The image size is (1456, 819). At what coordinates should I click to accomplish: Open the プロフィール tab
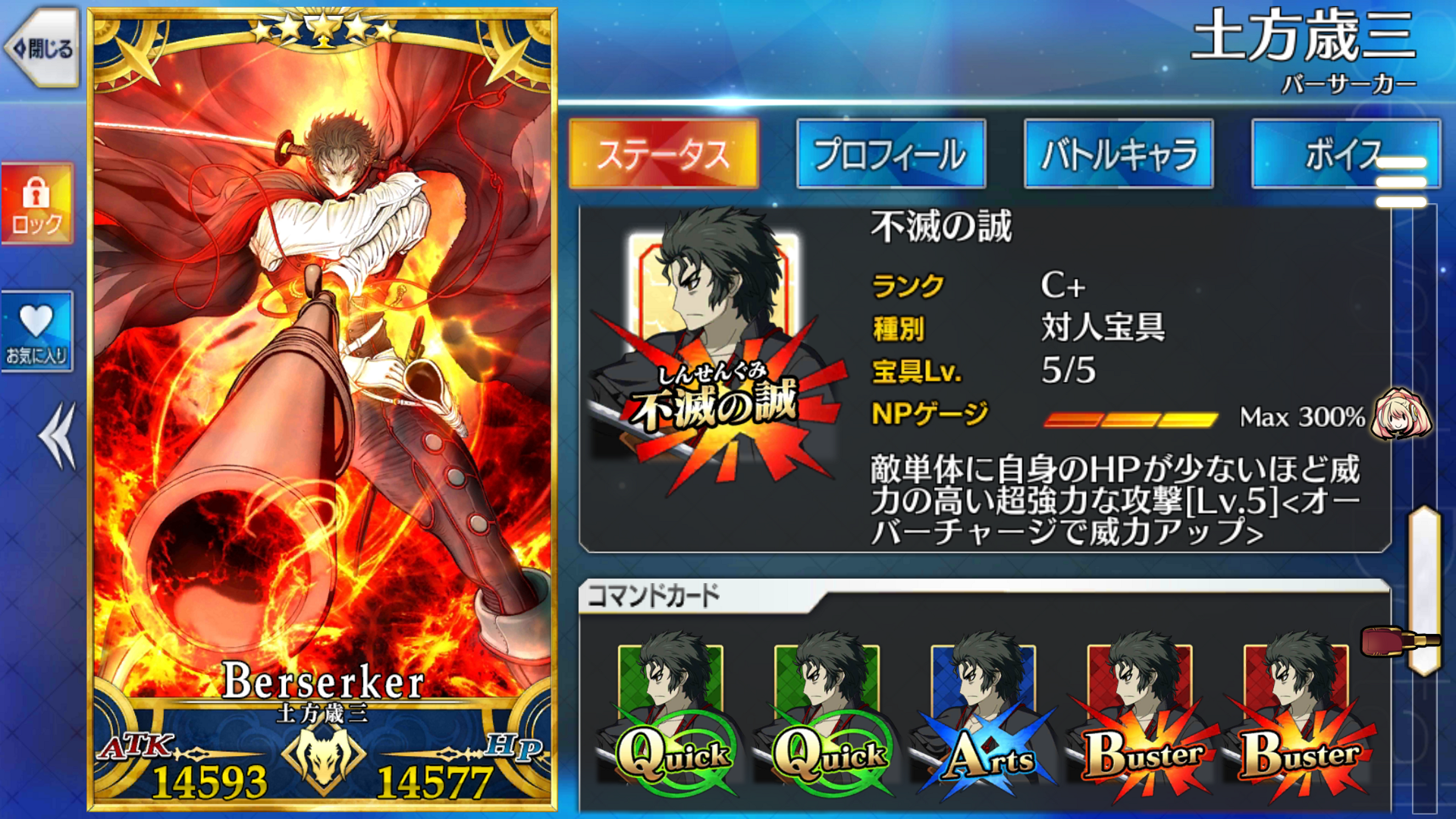[x=891, y=154]
